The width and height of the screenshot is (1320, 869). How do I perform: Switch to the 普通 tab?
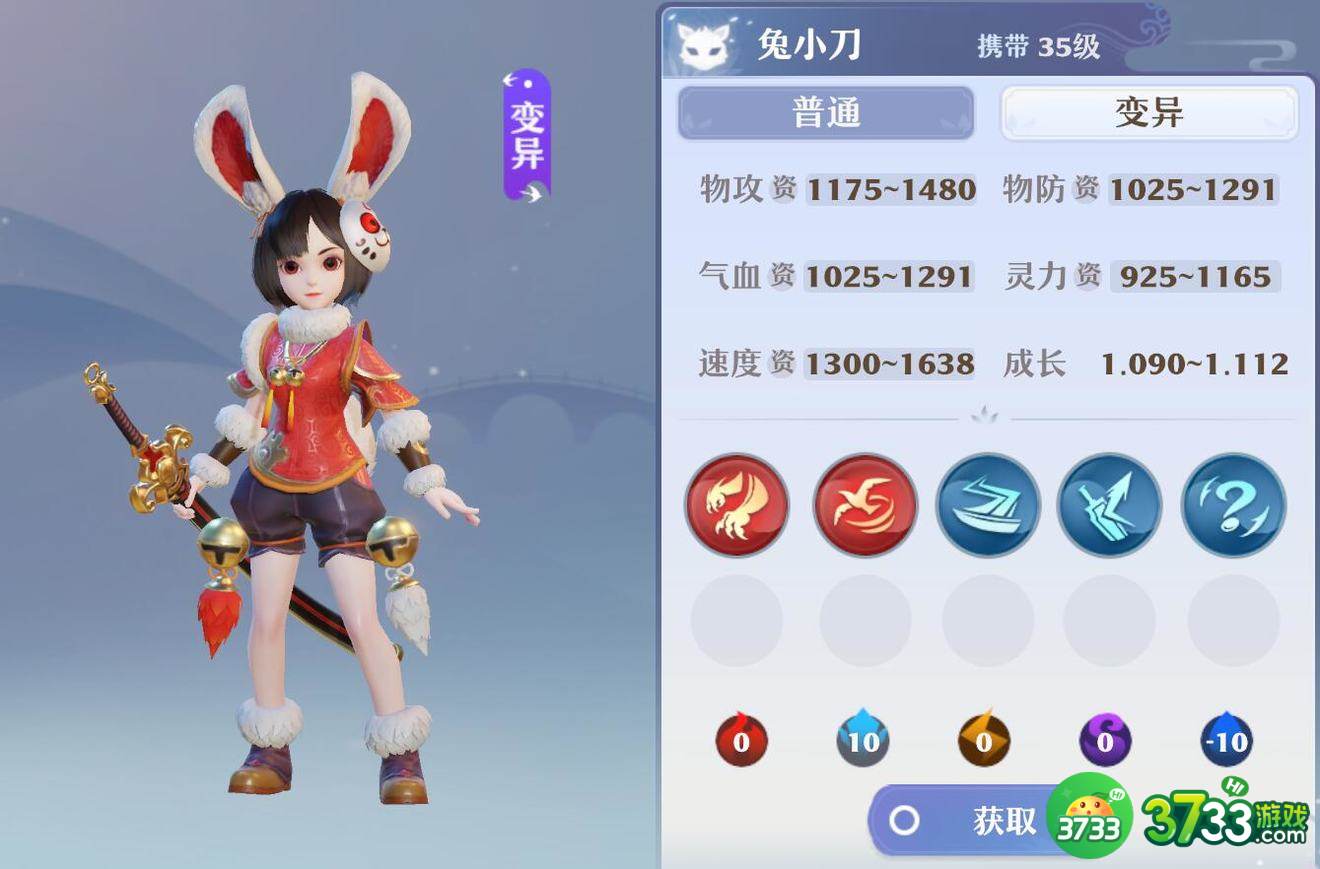(826, 113)
